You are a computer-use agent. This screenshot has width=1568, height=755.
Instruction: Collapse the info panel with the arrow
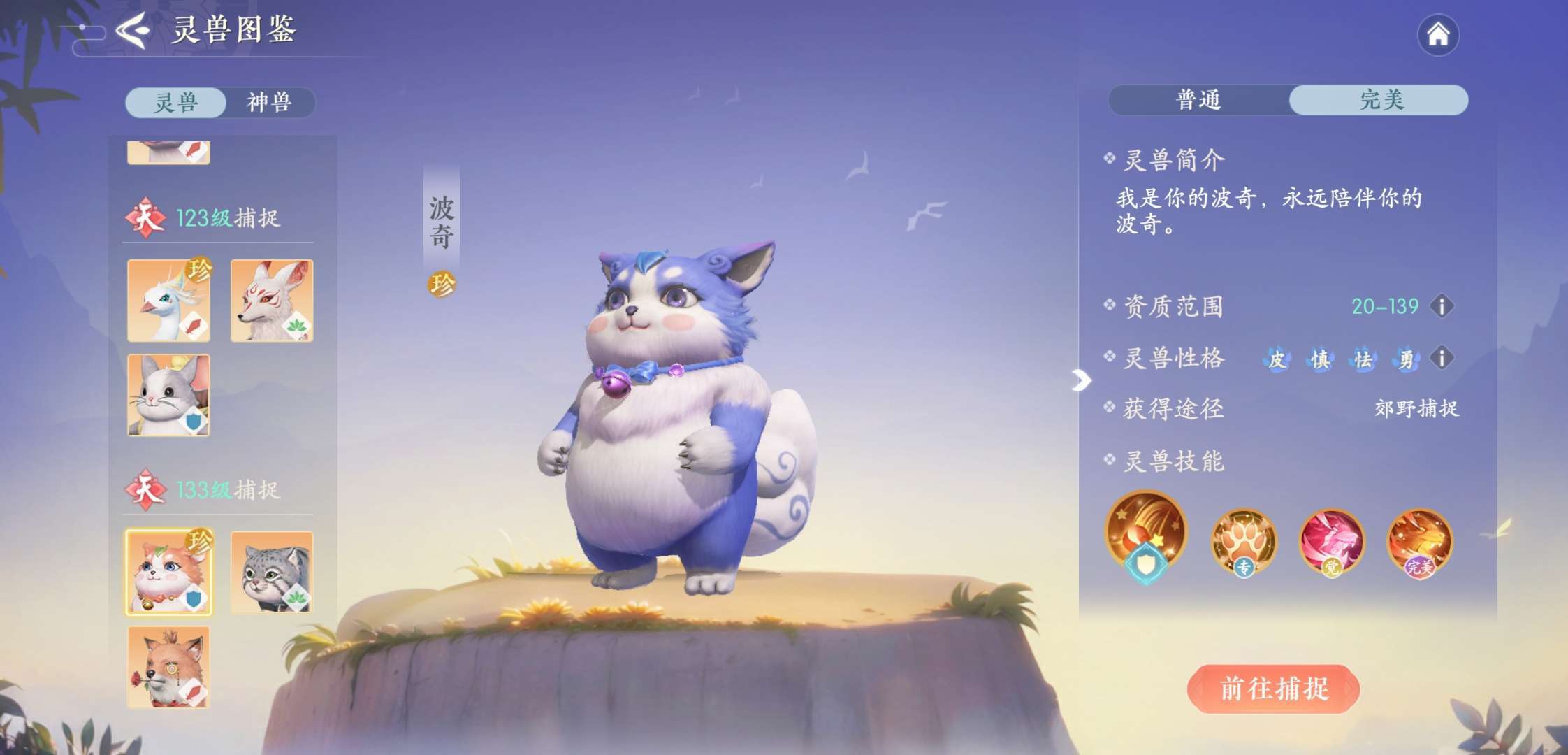click(x=1080, y=380)
